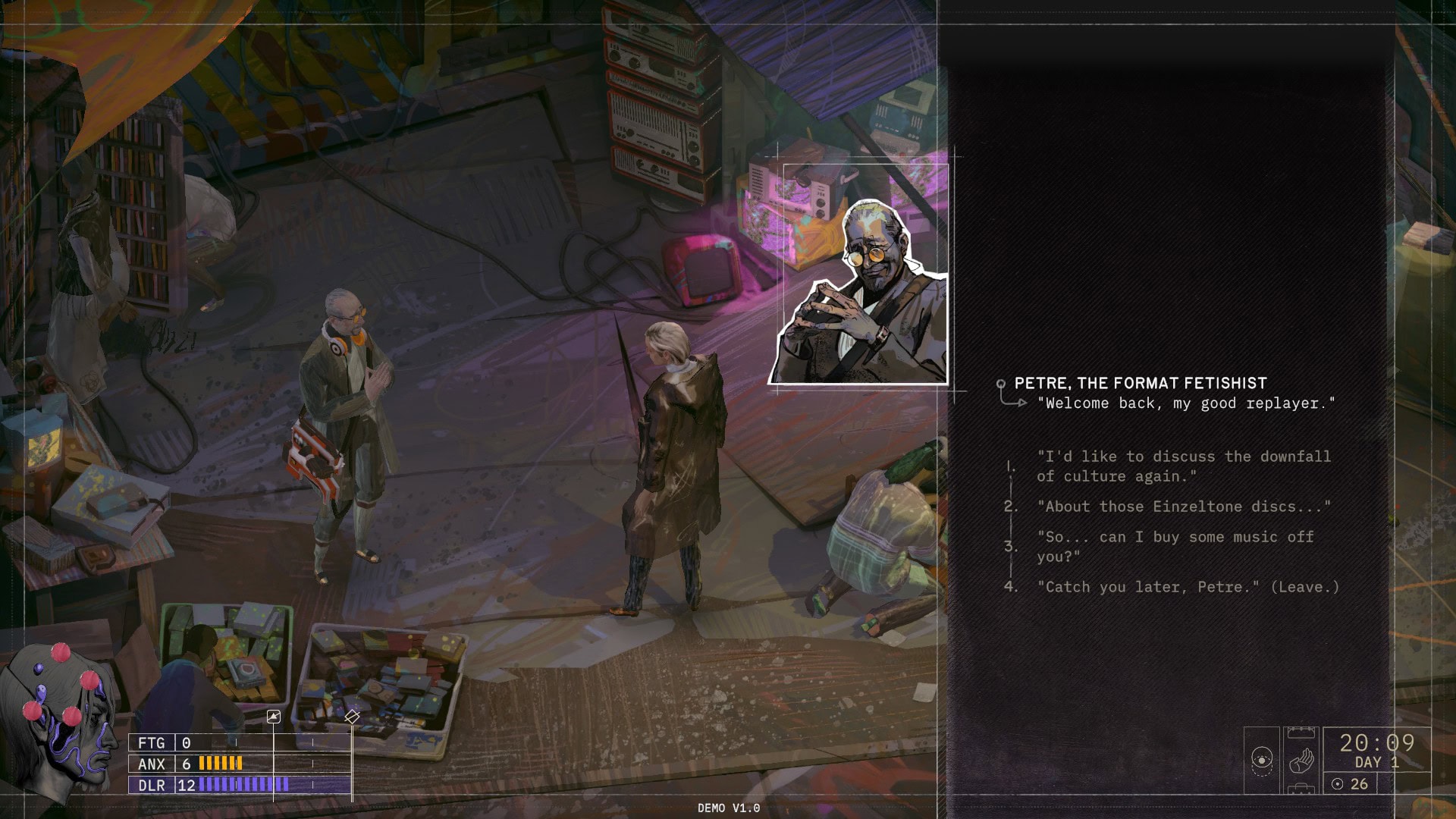The height and width of the screenshot is (819, 1456).
Task: Open the eye-in-circle panel icon
Action: [1261, 759]
